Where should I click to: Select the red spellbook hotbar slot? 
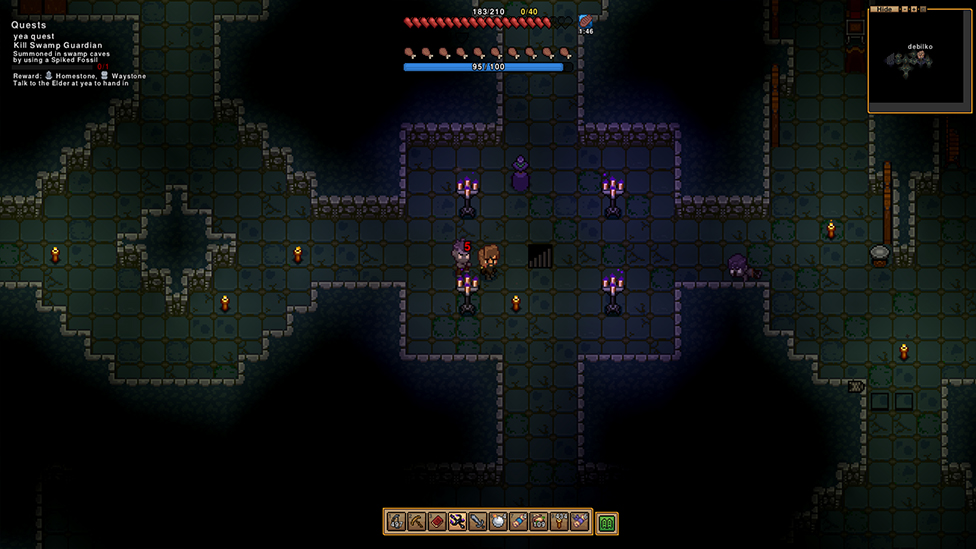[437, 522]
